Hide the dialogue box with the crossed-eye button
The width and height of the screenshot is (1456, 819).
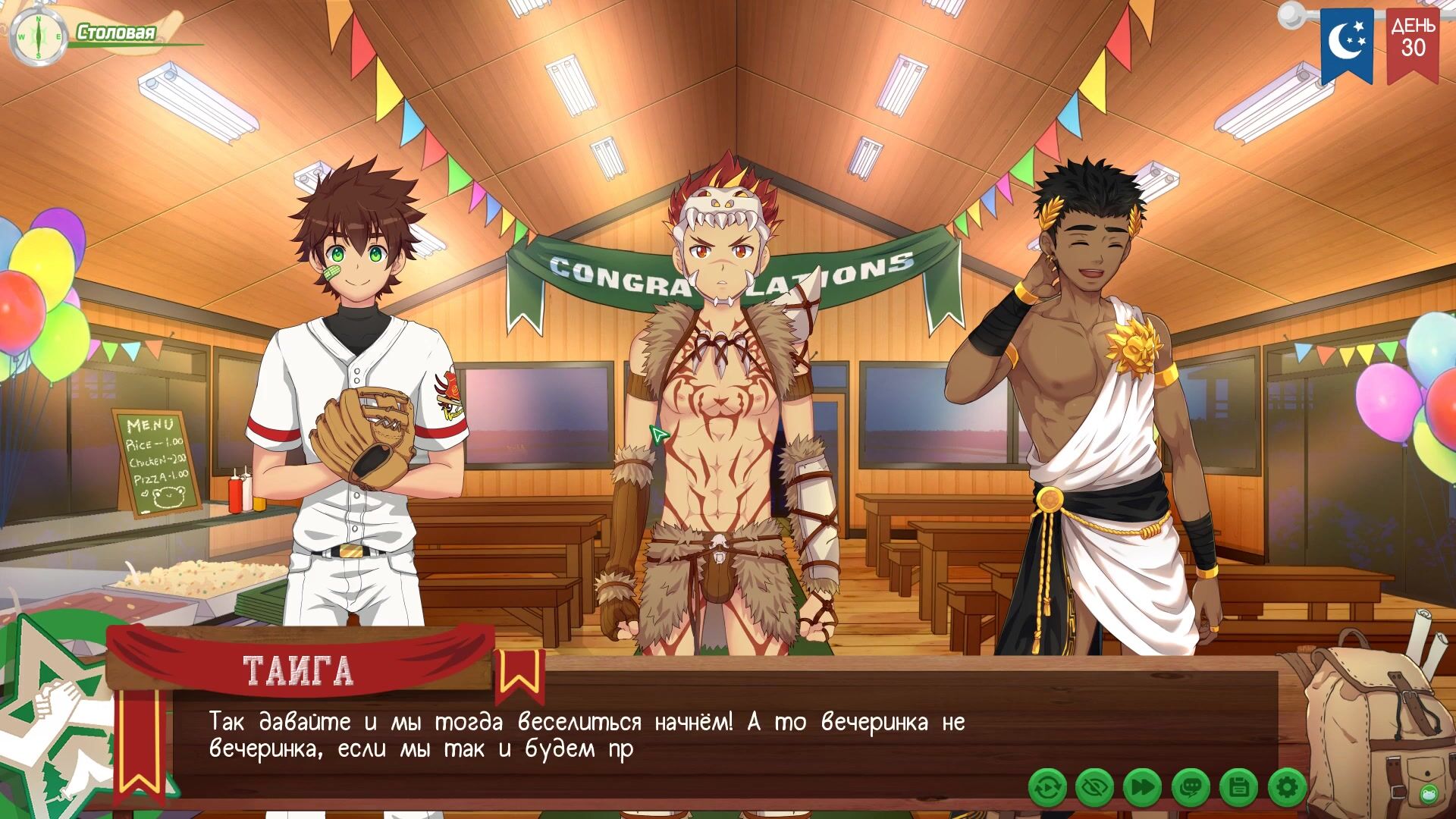click(1095, 789)
